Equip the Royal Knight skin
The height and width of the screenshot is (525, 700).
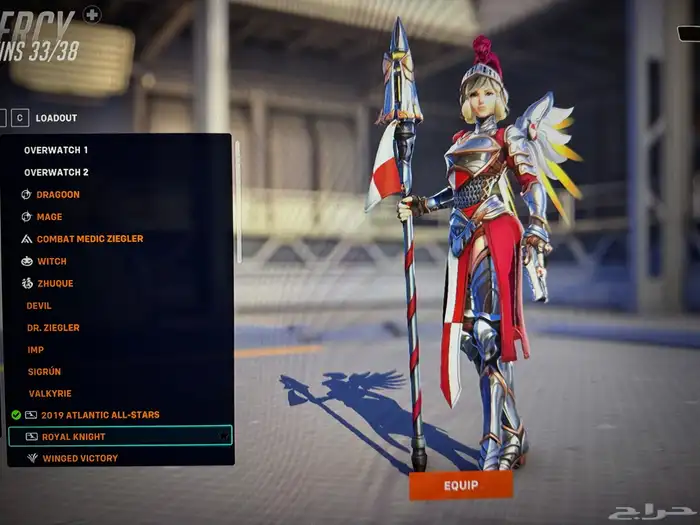pos(460,485)
